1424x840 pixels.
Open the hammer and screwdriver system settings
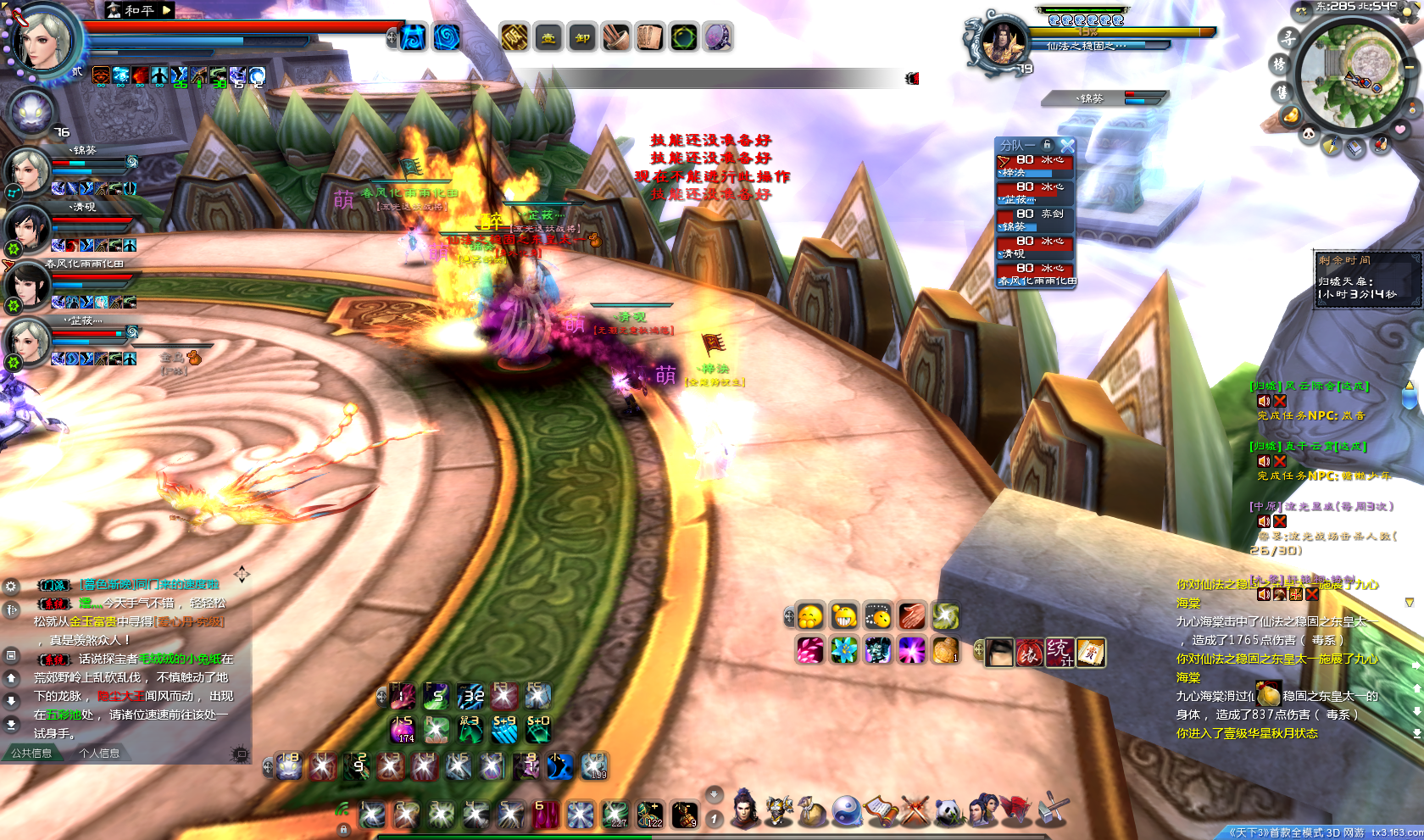pos(1053,809)
